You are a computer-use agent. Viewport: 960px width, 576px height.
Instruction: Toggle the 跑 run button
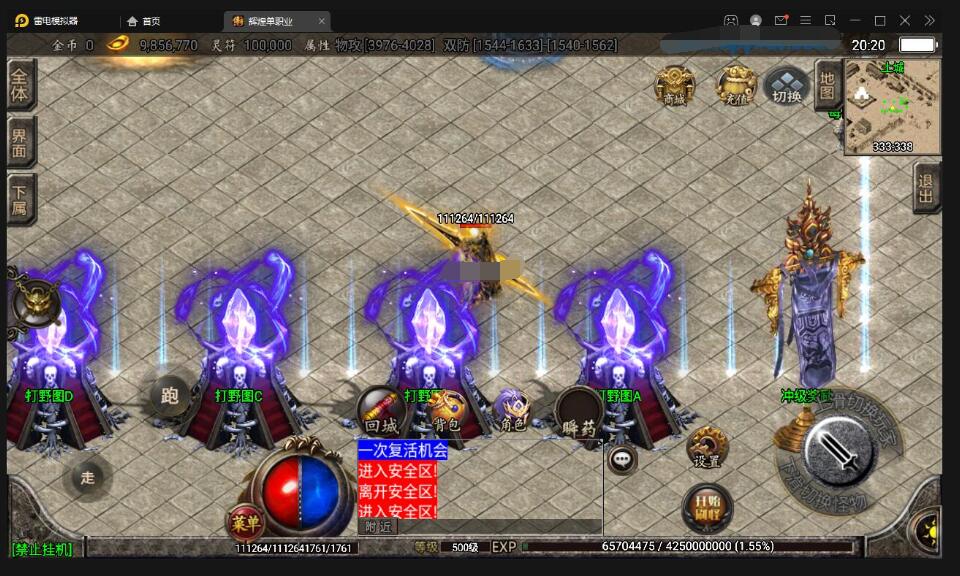click(170, 395)
